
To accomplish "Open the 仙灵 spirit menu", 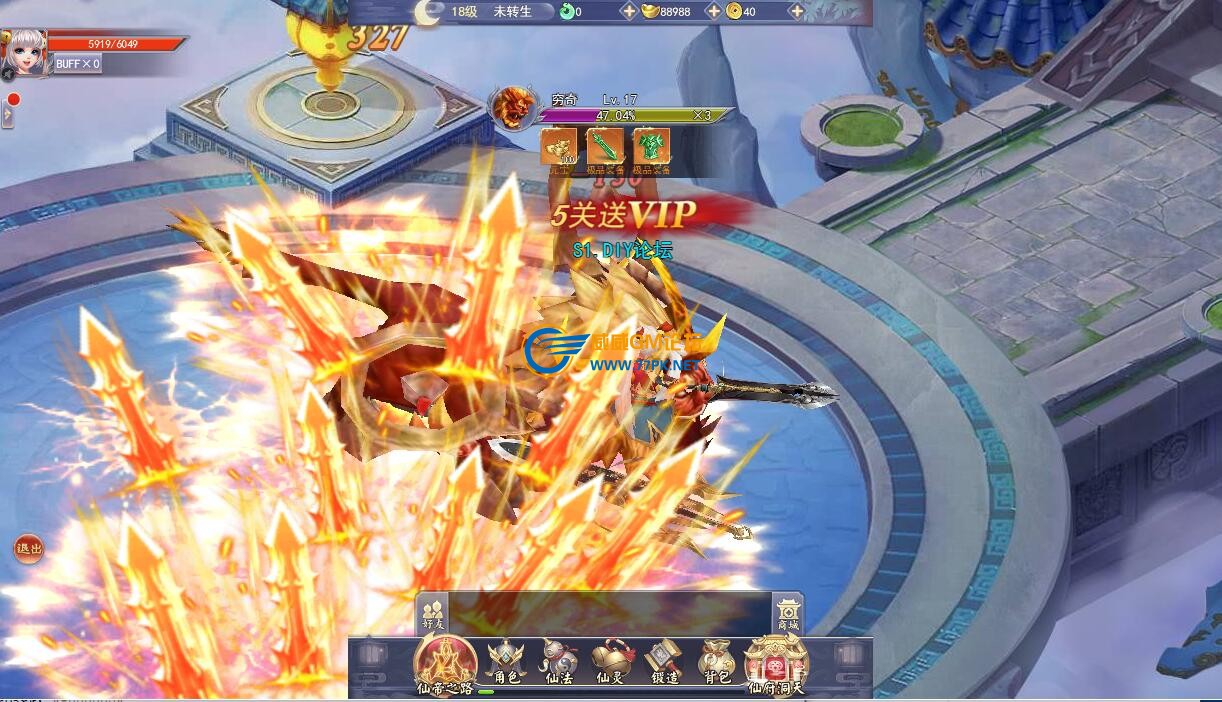I will pyautogui.click(x=610, y=663).
